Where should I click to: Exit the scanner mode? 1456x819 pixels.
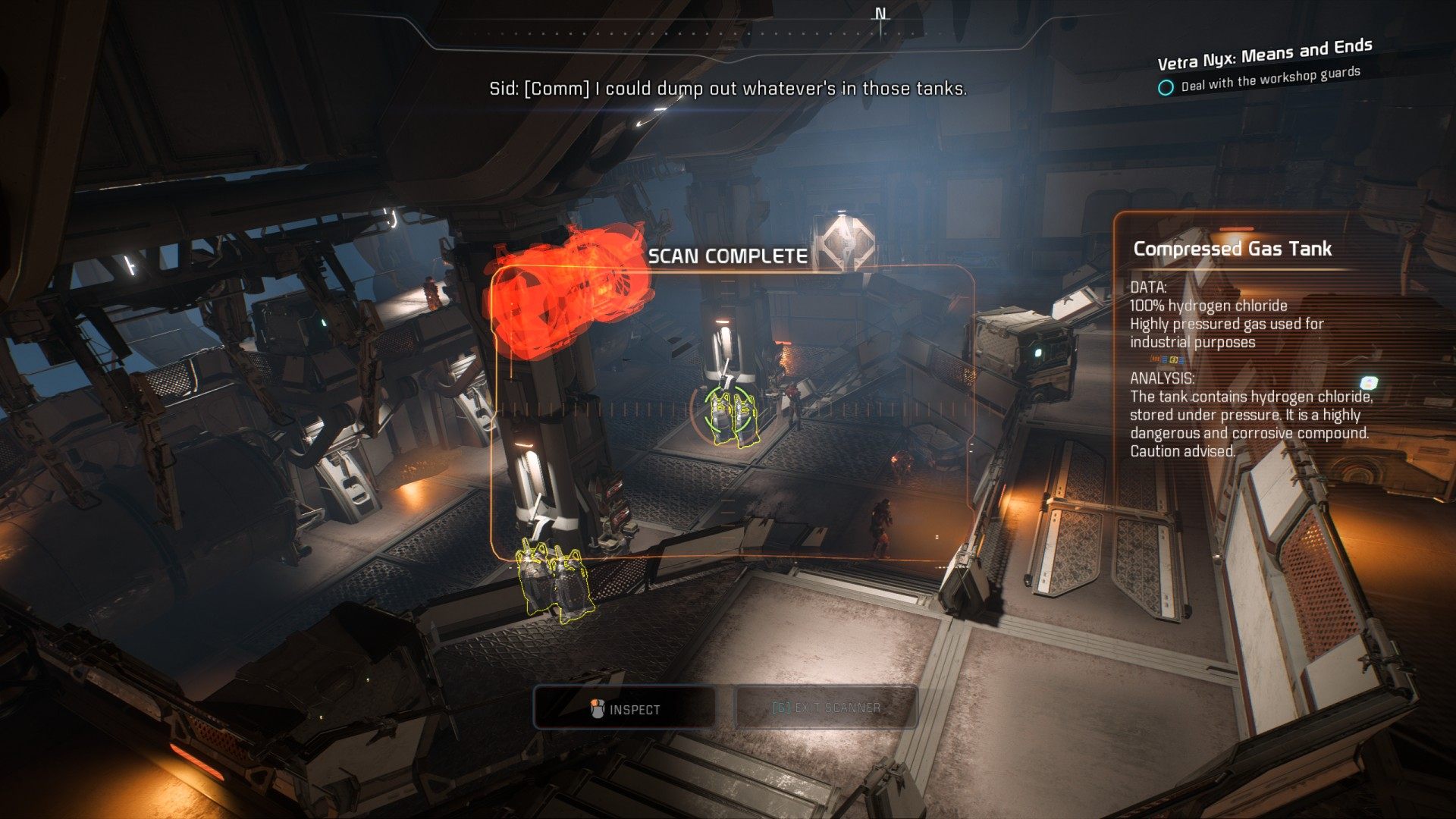826,708
